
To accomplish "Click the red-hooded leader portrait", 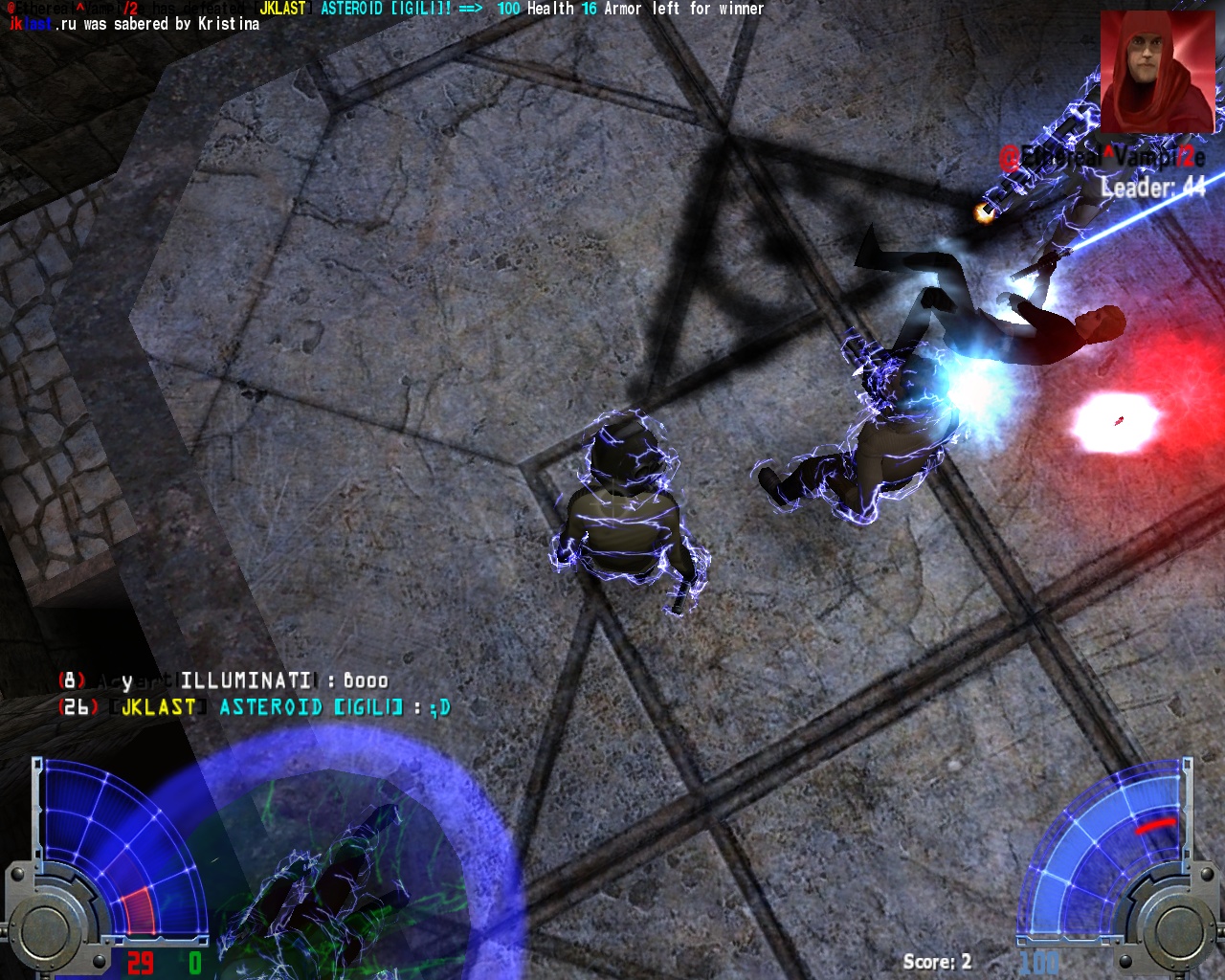I will [1158, 72].
